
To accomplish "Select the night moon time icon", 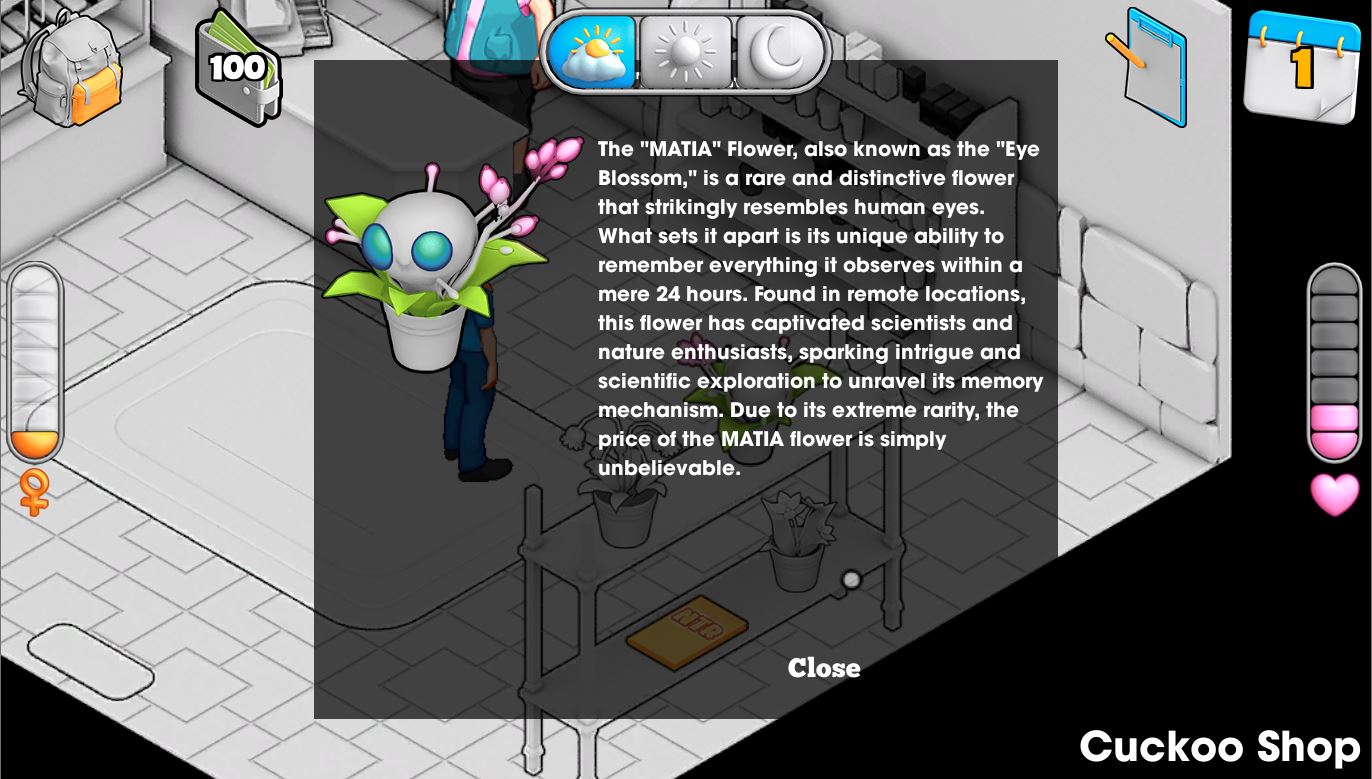I will point(780,52).
